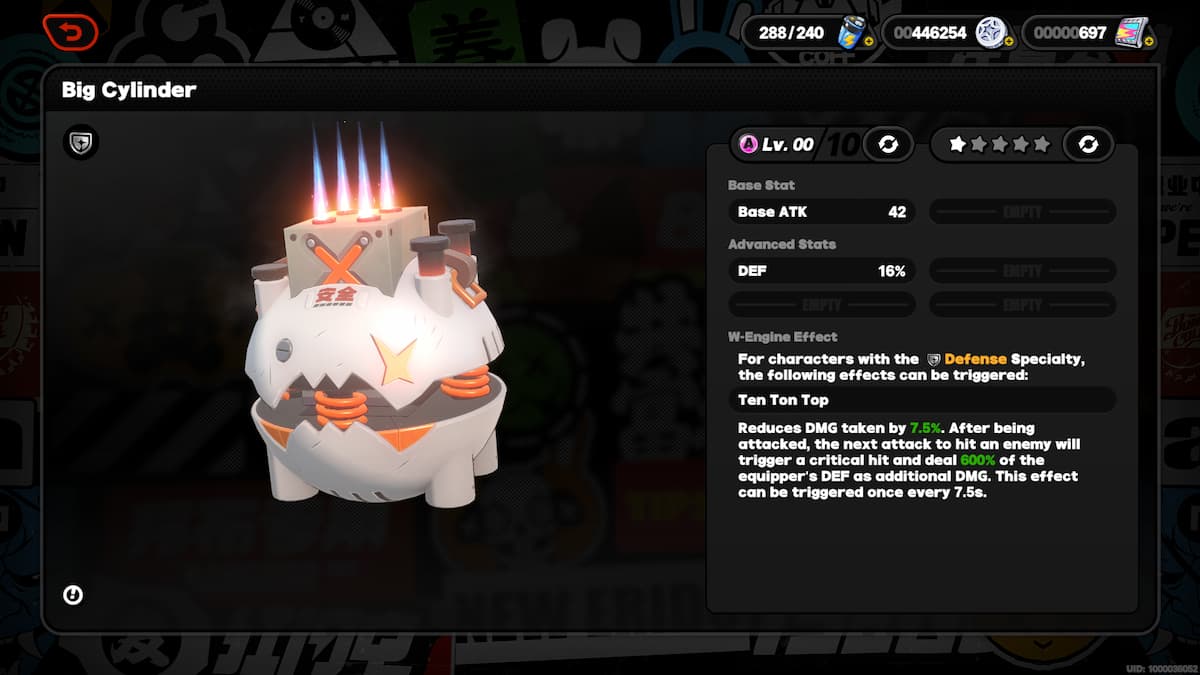1200x675 pixels.
Task: Click the red back arrow button
Action: pos(70,31)
